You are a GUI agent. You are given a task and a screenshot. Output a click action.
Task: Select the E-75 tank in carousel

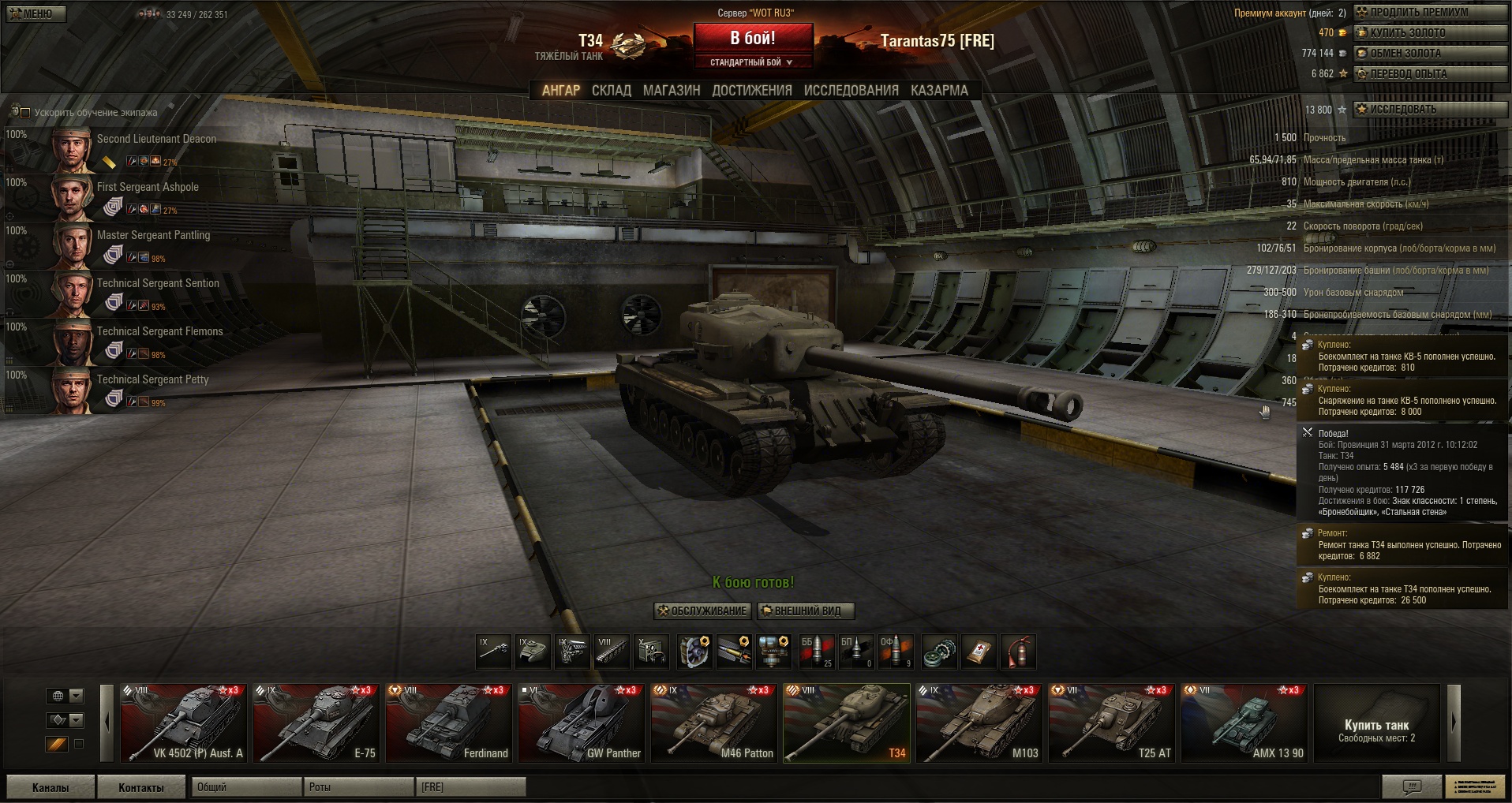pos(316,723)
